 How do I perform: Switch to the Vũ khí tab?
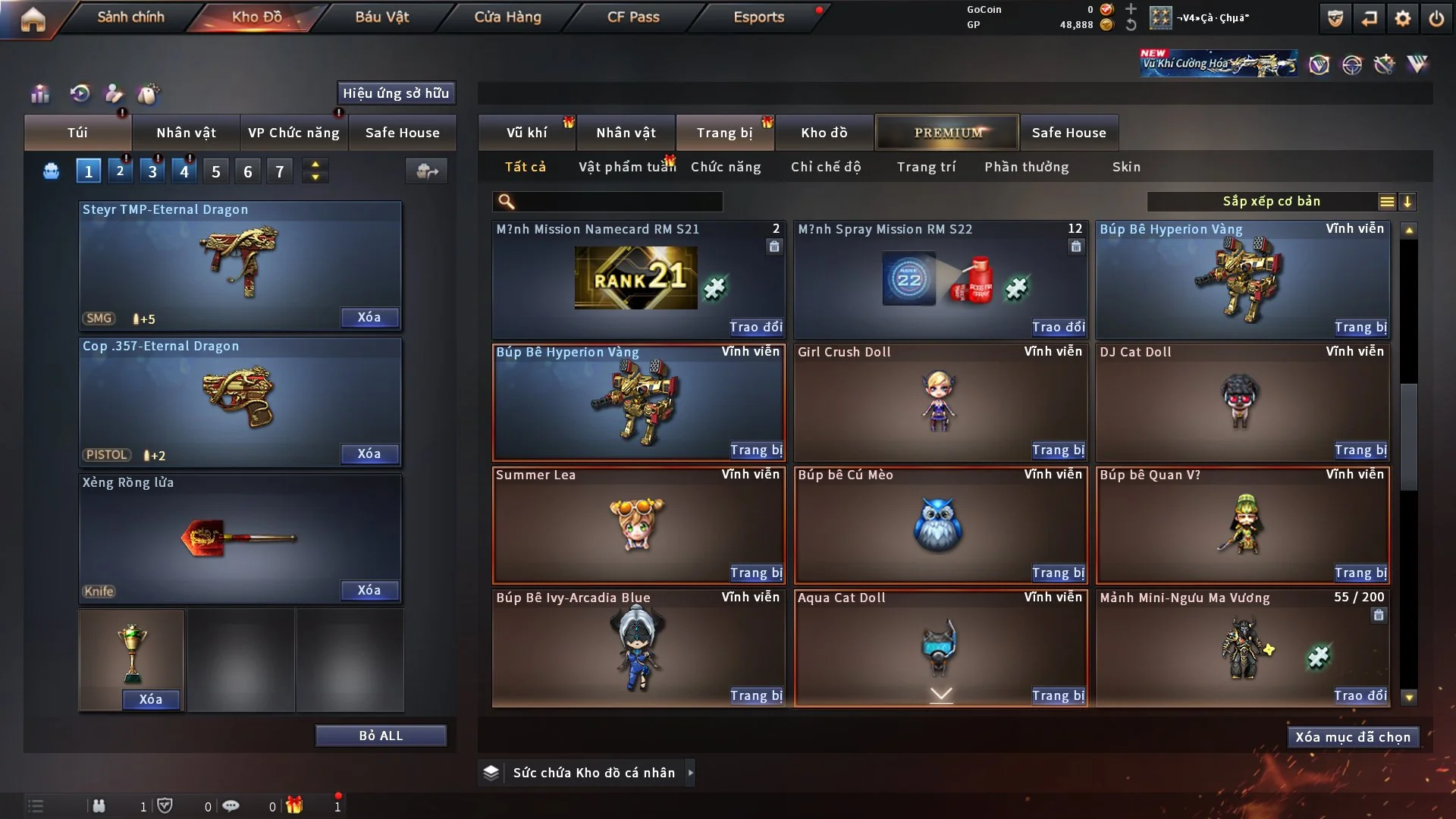tap(526, 133)
